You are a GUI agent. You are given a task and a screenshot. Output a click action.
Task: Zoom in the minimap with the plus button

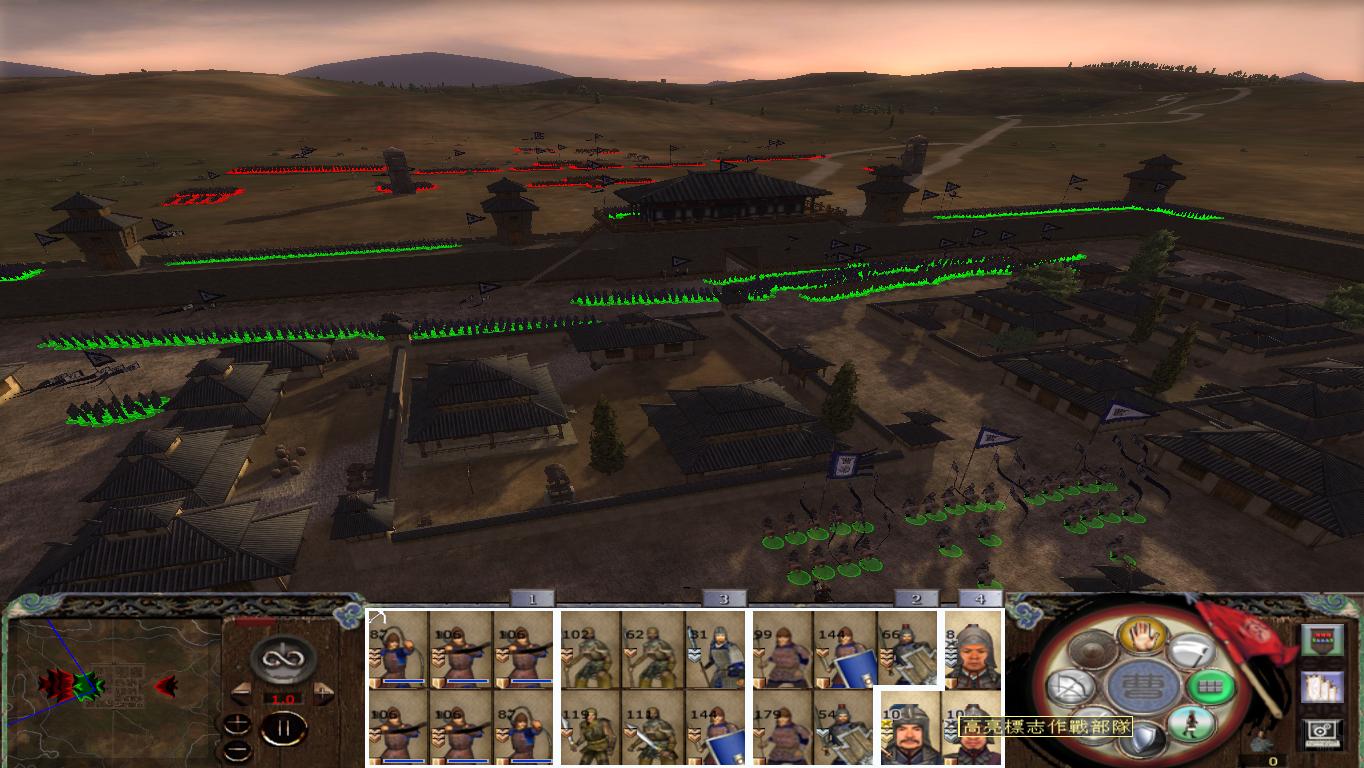click(x=237, y=723)
